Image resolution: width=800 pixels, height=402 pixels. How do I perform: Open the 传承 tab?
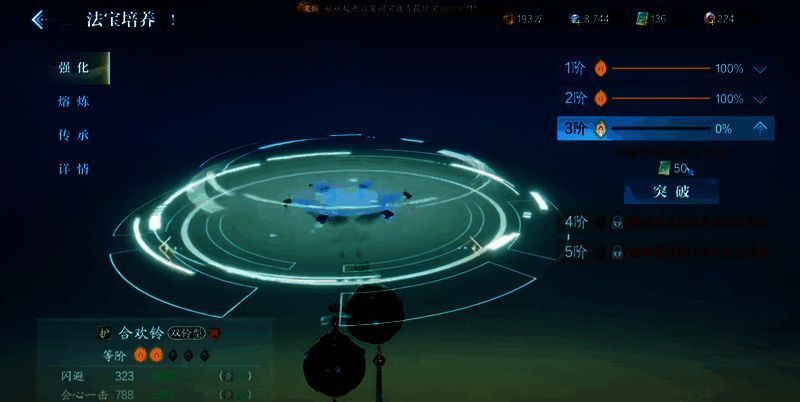coord(75,135)
